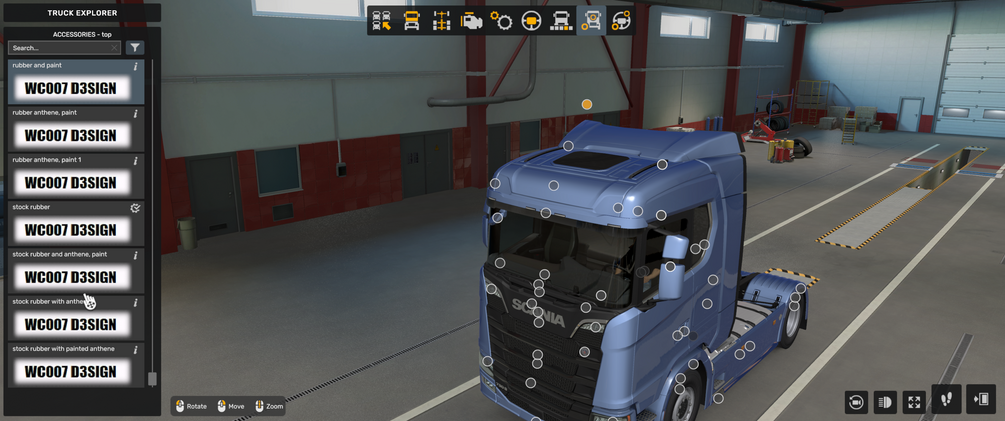
Task: Switch to the cabin category icon
Action: pyautogui.click(x=411, y=21)
